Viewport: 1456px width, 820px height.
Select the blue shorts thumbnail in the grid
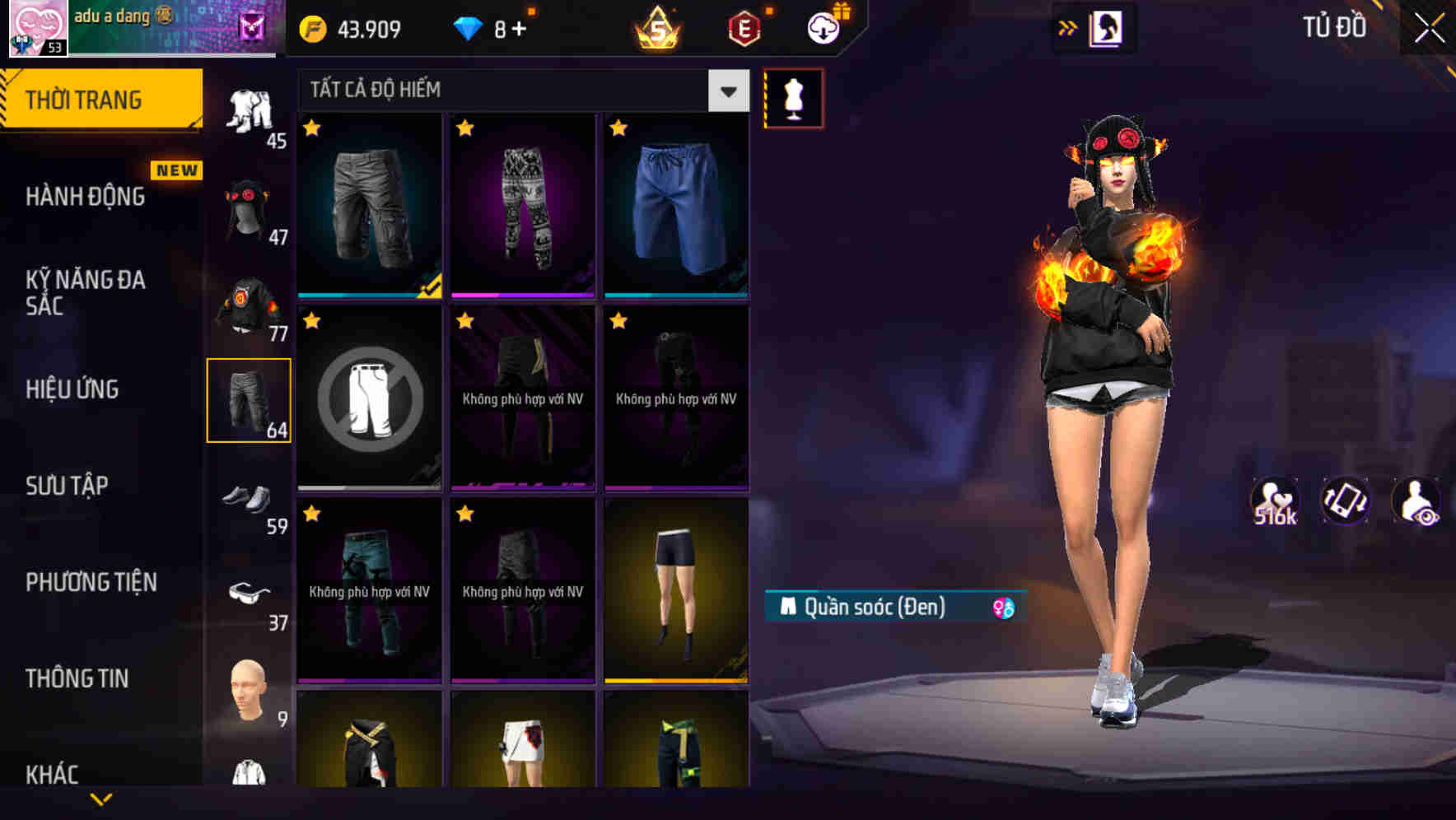675,206
